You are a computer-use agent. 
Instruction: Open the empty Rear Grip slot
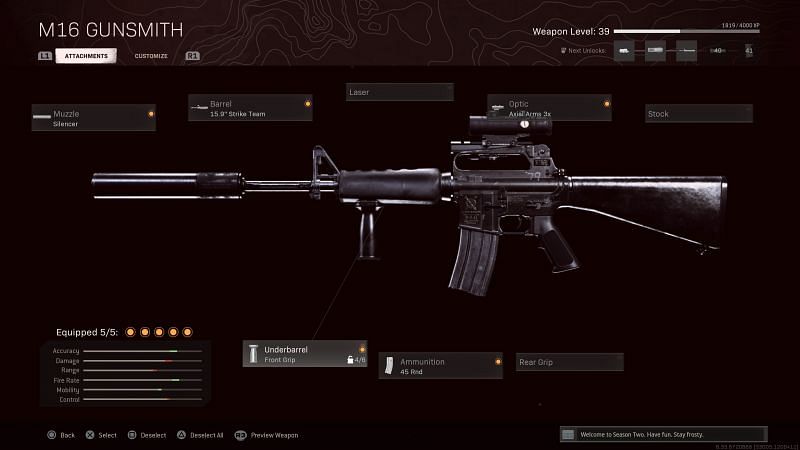click(569, 362)
